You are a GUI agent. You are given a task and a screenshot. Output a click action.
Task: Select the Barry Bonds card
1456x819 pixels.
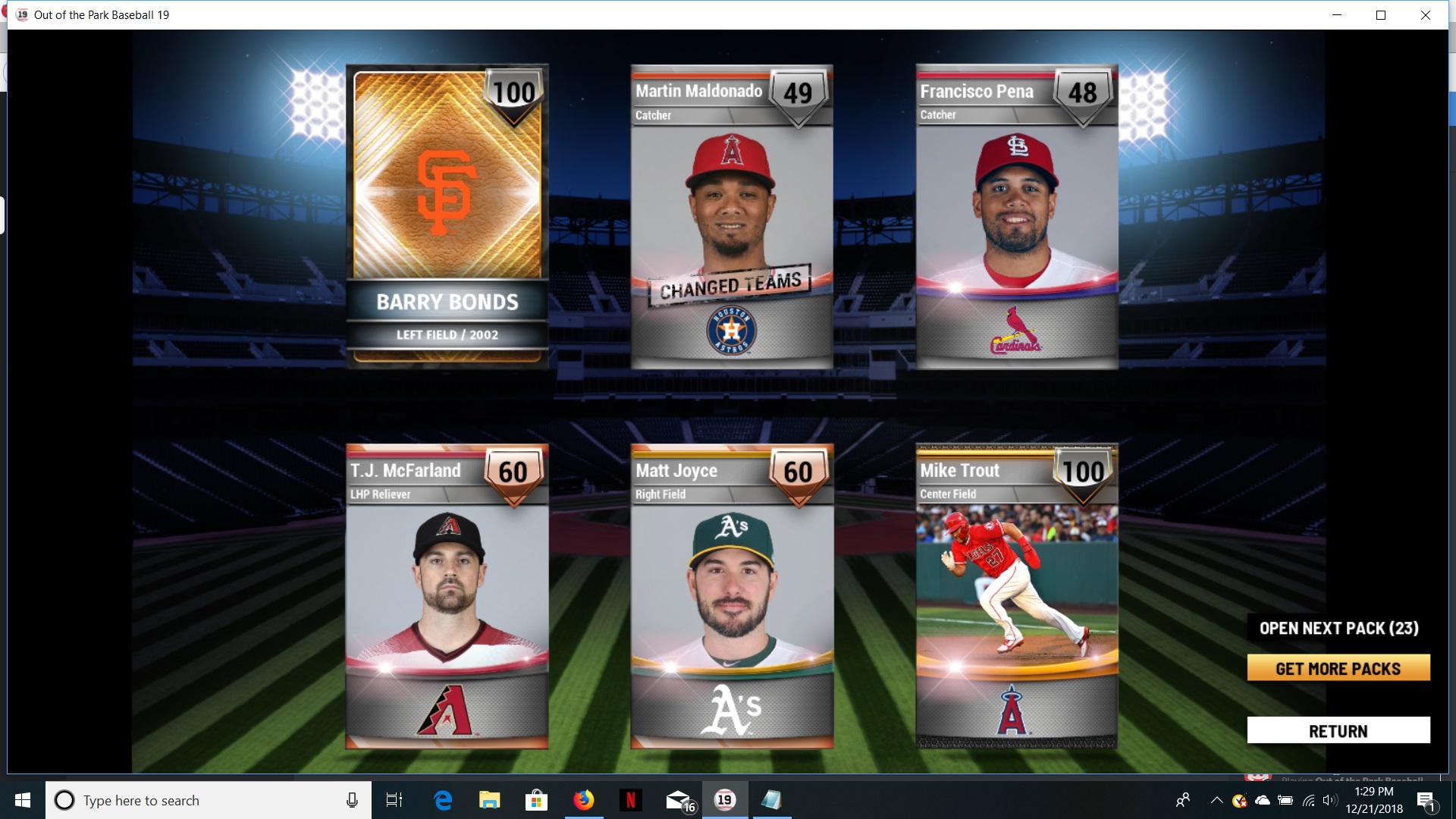coord(447,216)
